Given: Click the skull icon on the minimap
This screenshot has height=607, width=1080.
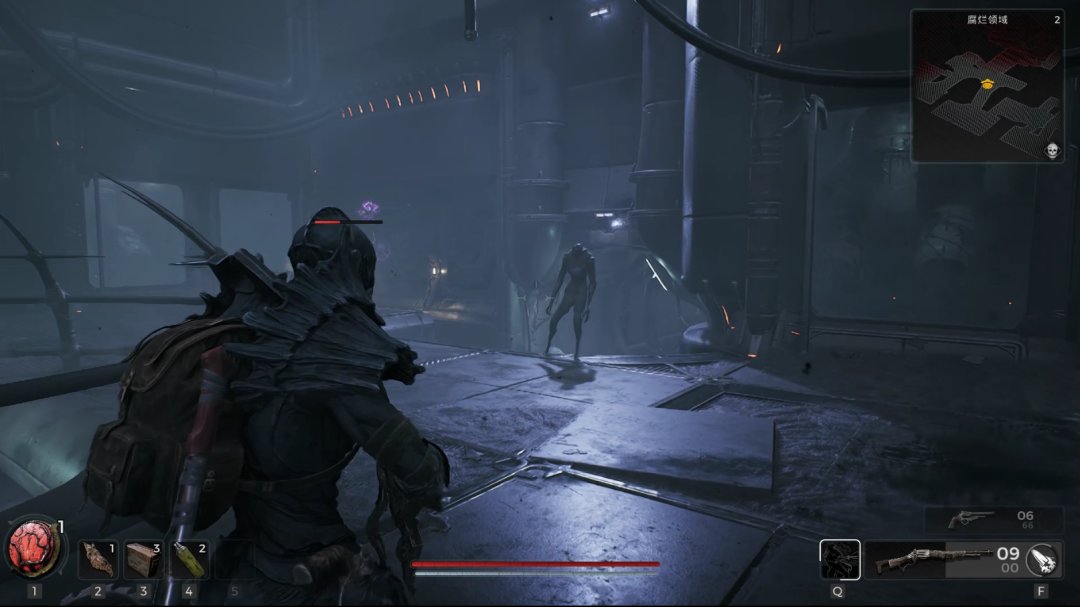Looking at the screenshot, I should 1052,151.
